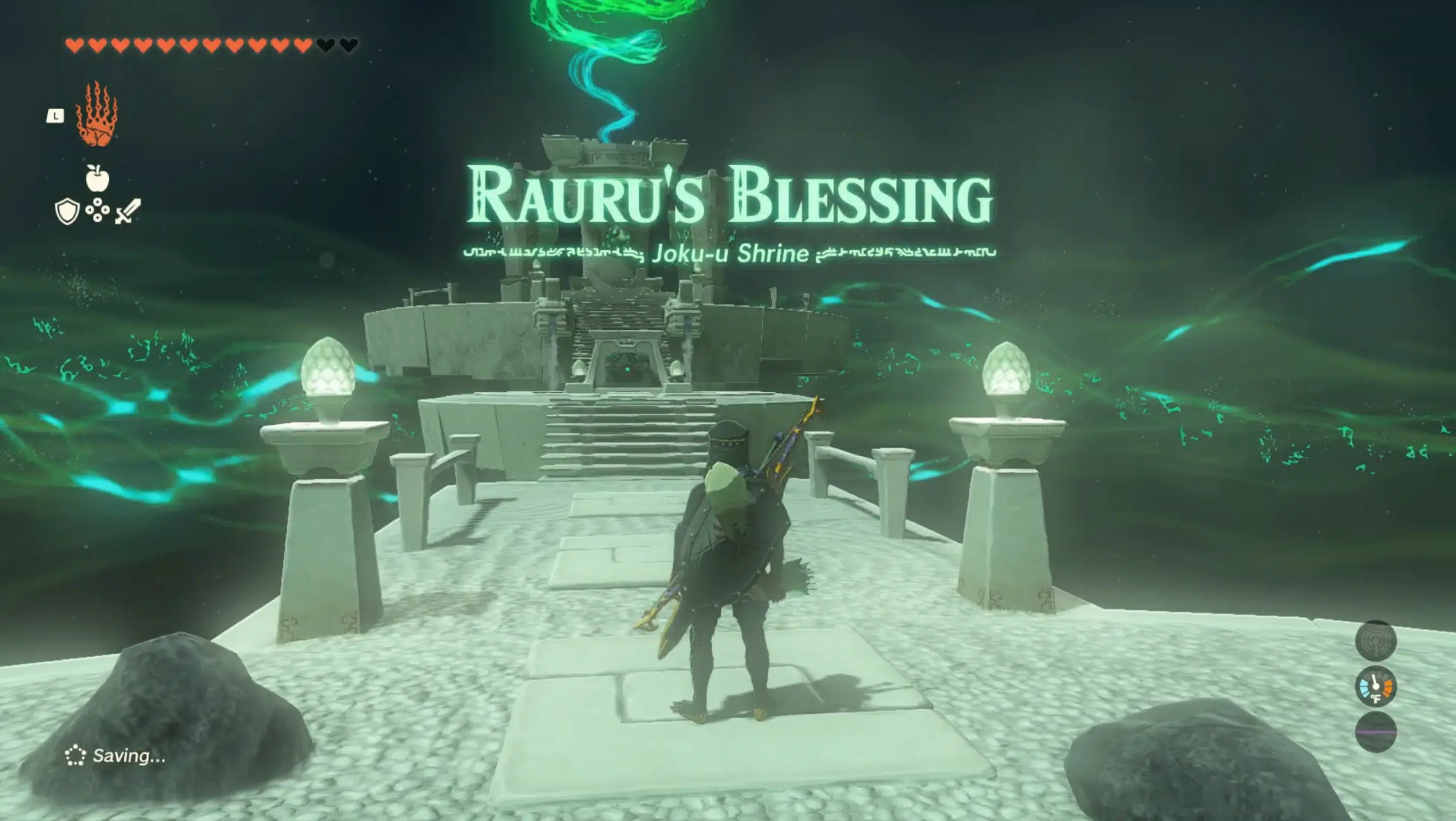
Task: Click the sound level meter below the temperature gauge
Action: (x=1376, y=732)
